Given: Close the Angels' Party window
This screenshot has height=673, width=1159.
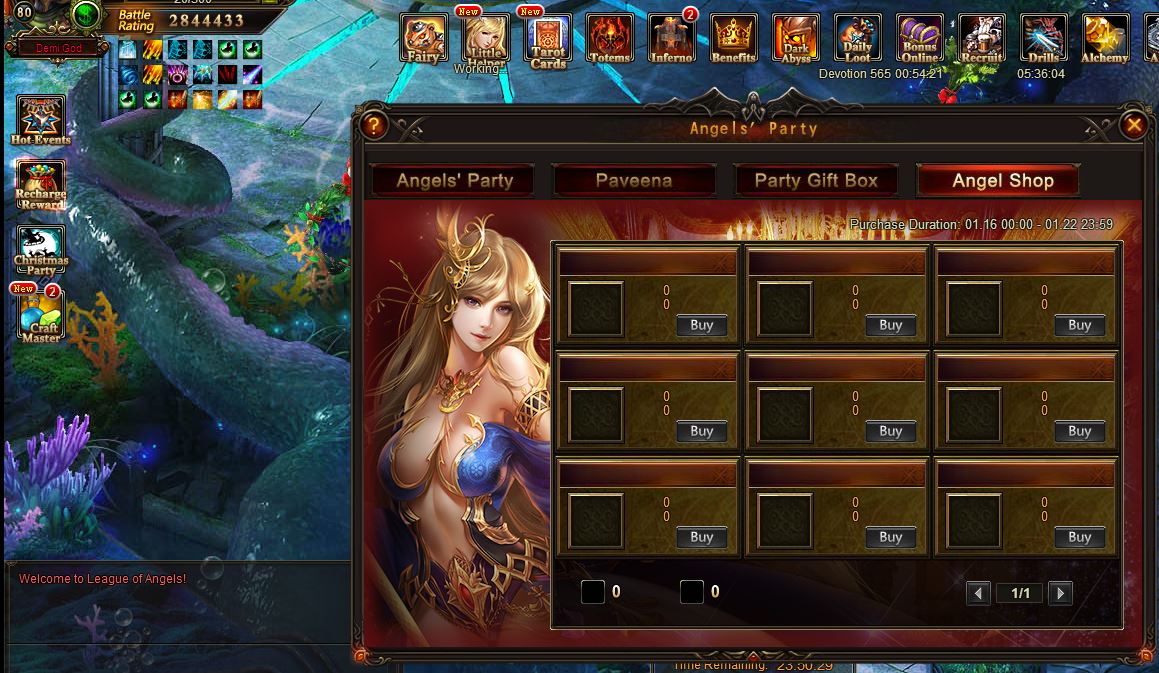Looking at the screenshot, I should [x=1133, y=125].
